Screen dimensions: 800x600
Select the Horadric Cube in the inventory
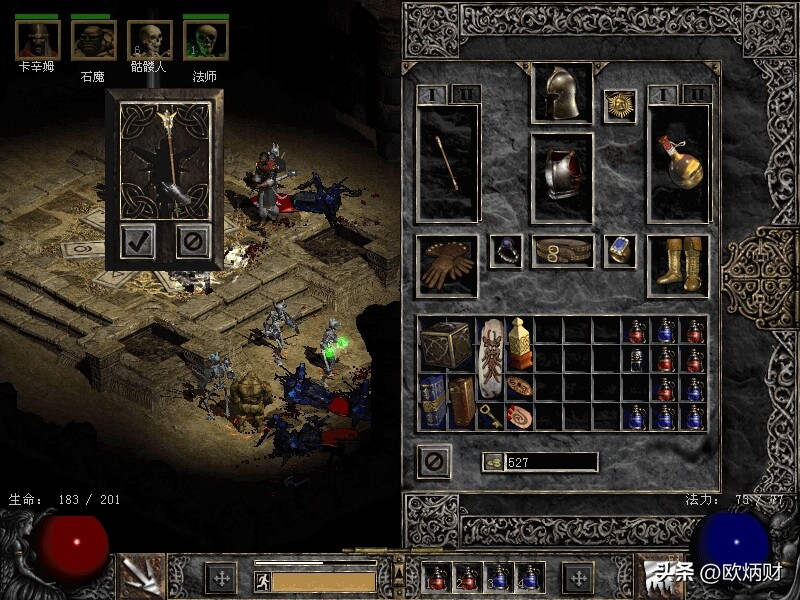point(447,345)
